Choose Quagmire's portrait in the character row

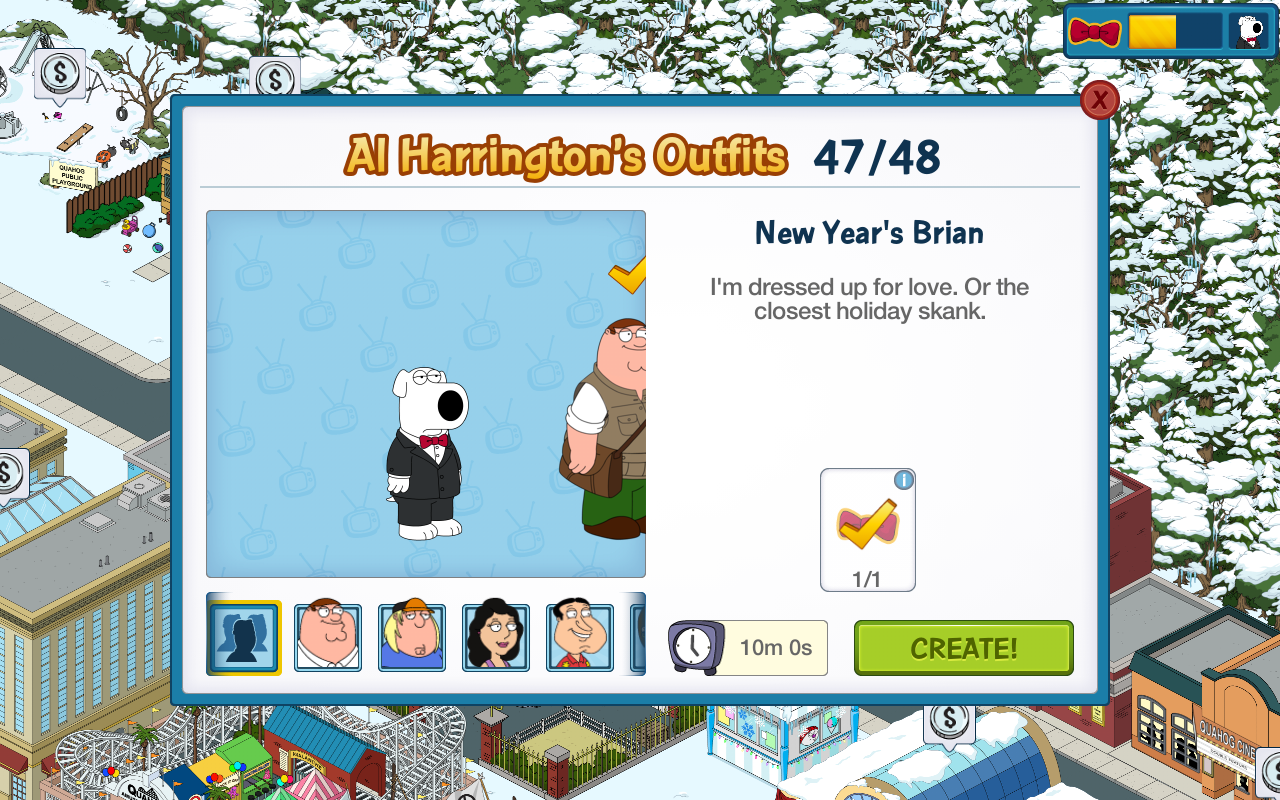[x=580, y=637]
